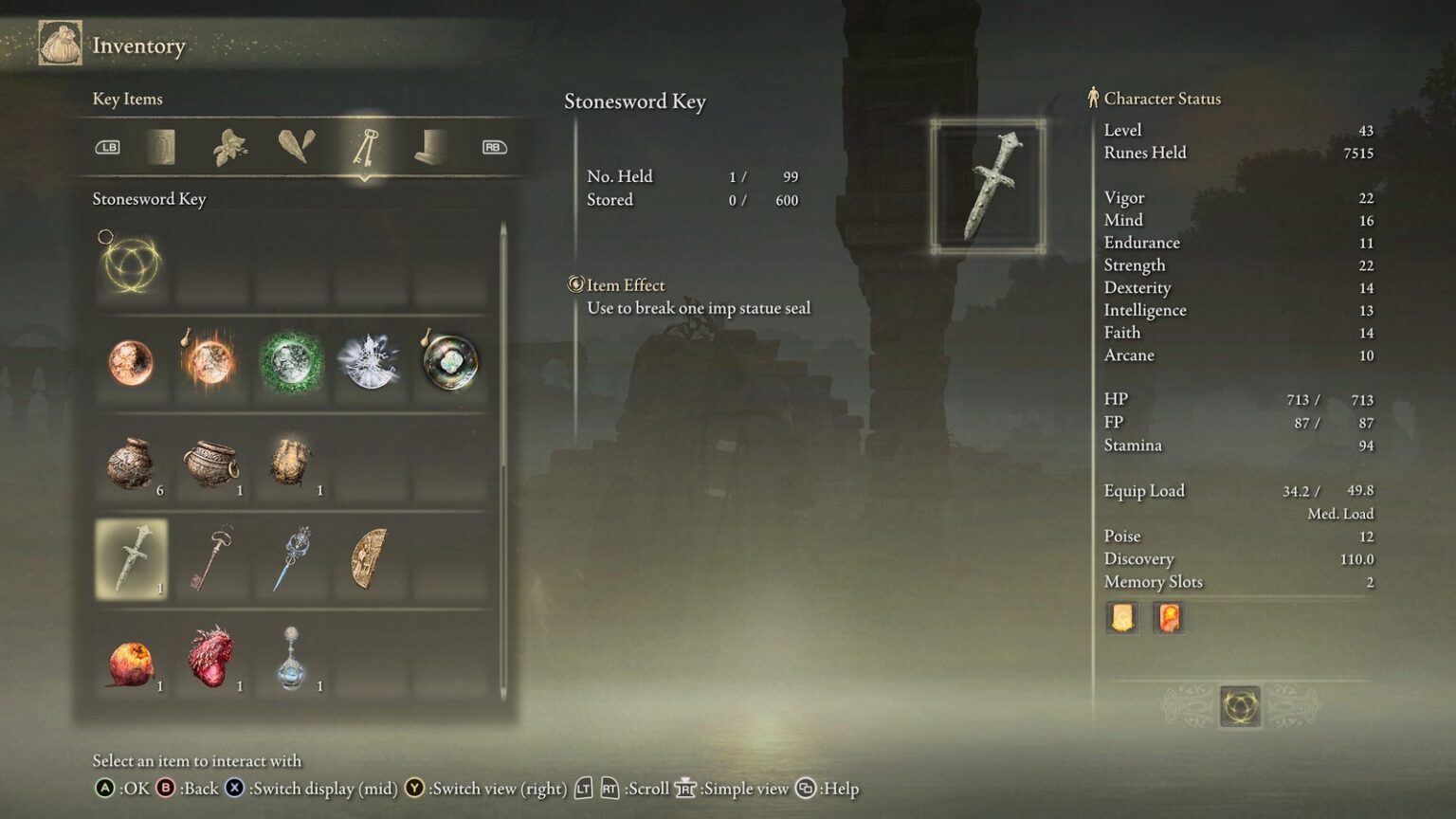
Task: Click the LB category switch prompt
Action: coord(108,148)
